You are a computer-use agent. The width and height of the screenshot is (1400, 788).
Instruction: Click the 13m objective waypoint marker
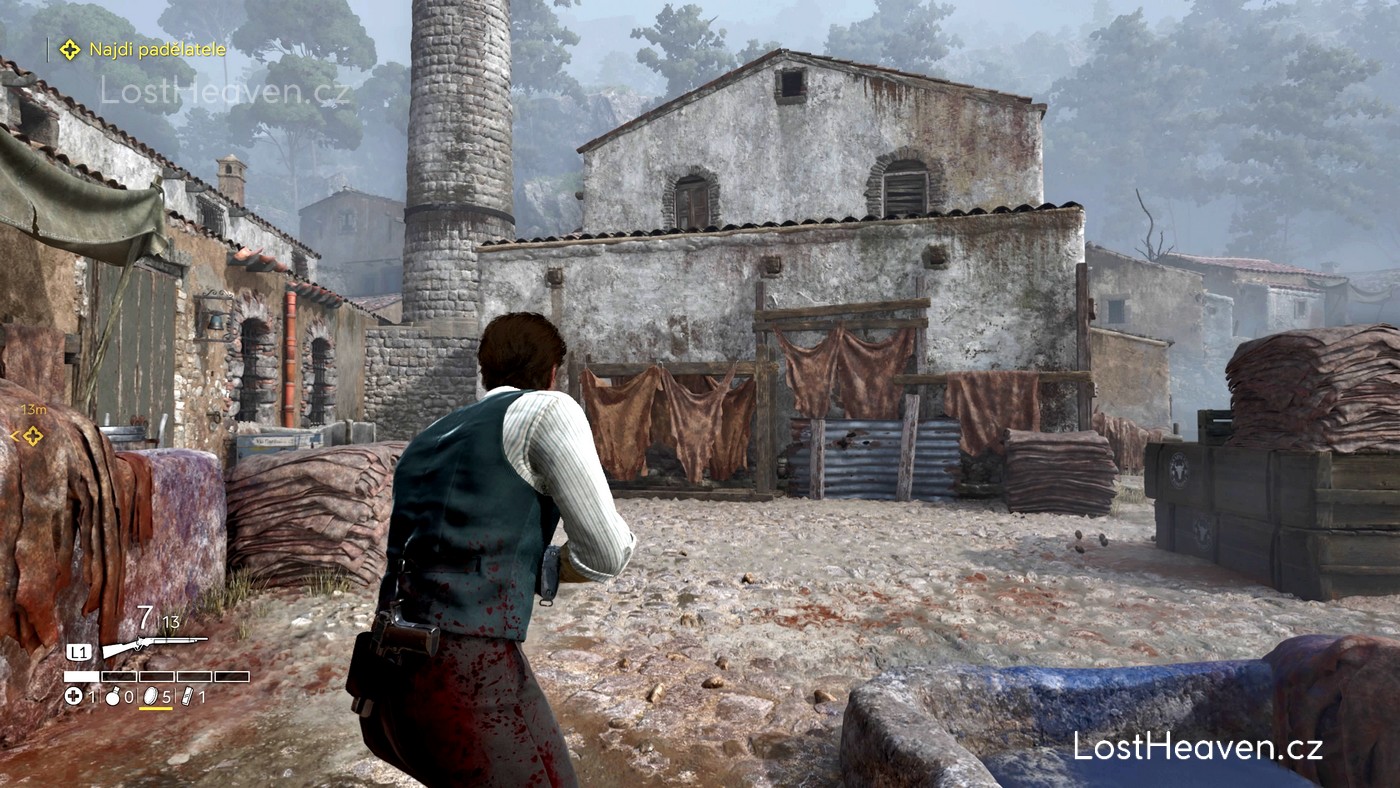click(33, 435)
